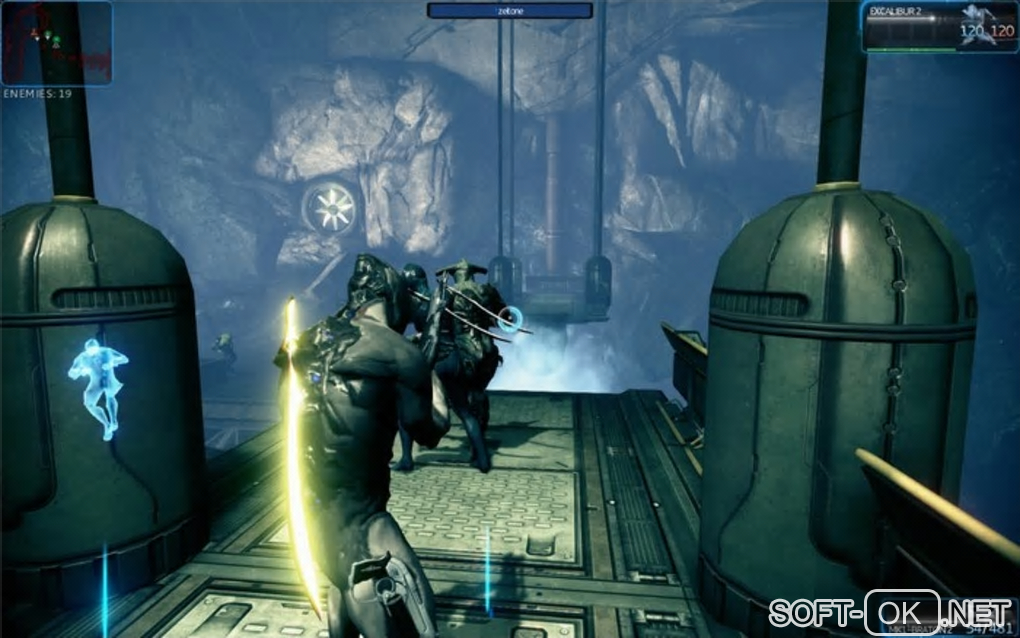Click the SOFT-OK.NET watermark logo
Image resolution: width=1020 pixels, height=638 pixels.
click(892, 610)
